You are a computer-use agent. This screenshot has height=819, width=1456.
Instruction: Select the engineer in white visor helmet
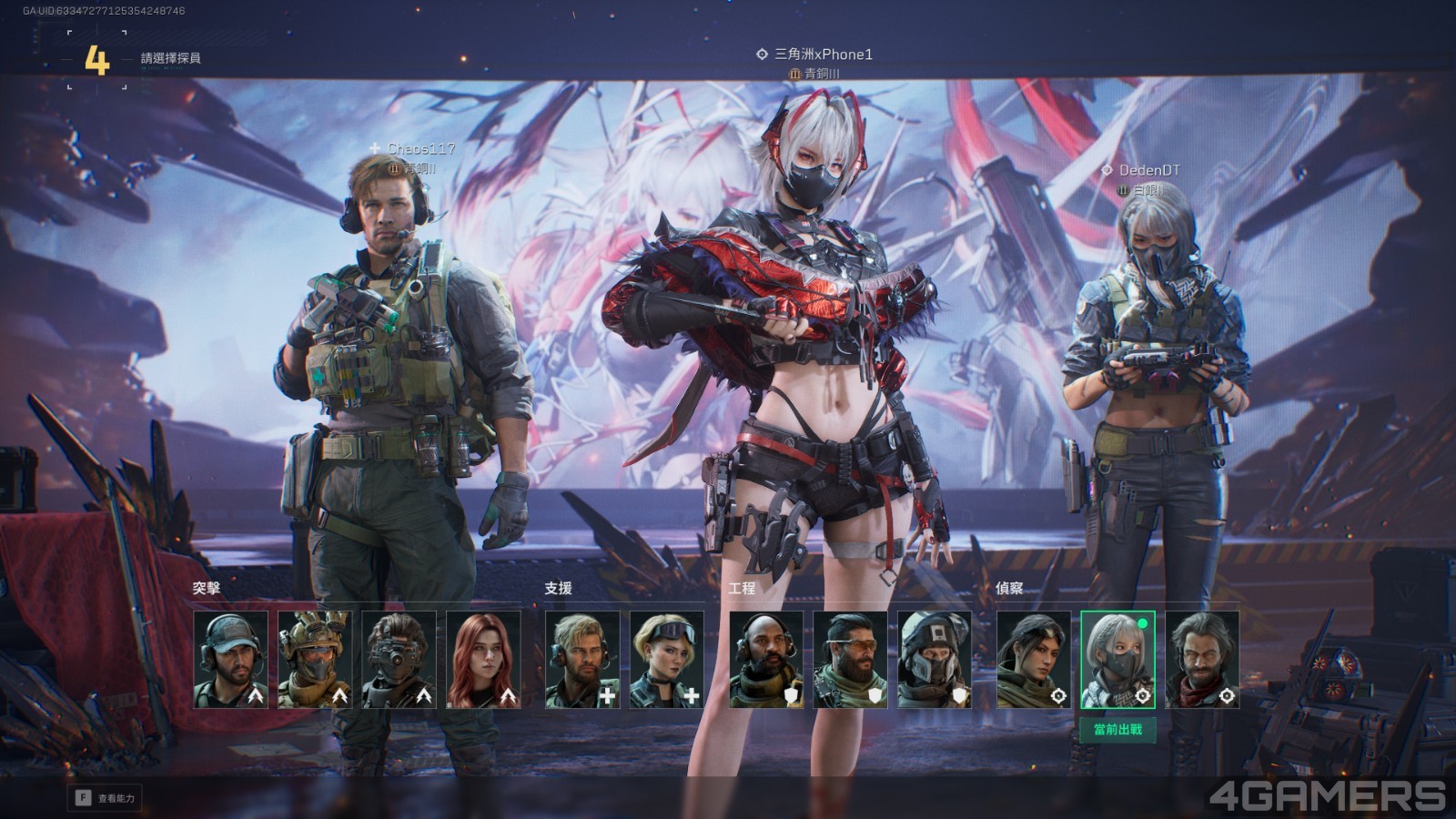935,660
